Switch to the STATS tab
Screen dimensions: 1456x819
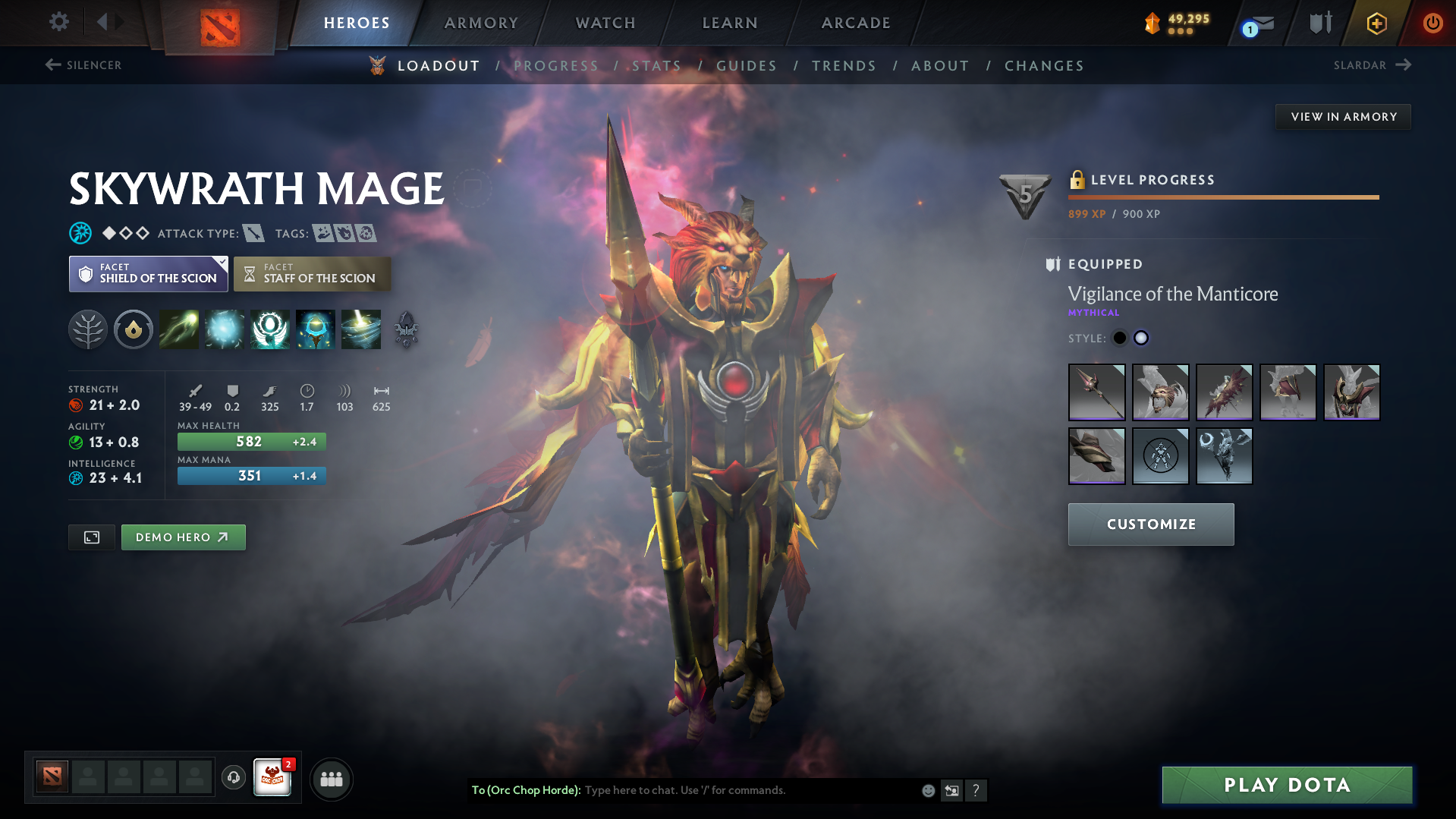[657, 66]
